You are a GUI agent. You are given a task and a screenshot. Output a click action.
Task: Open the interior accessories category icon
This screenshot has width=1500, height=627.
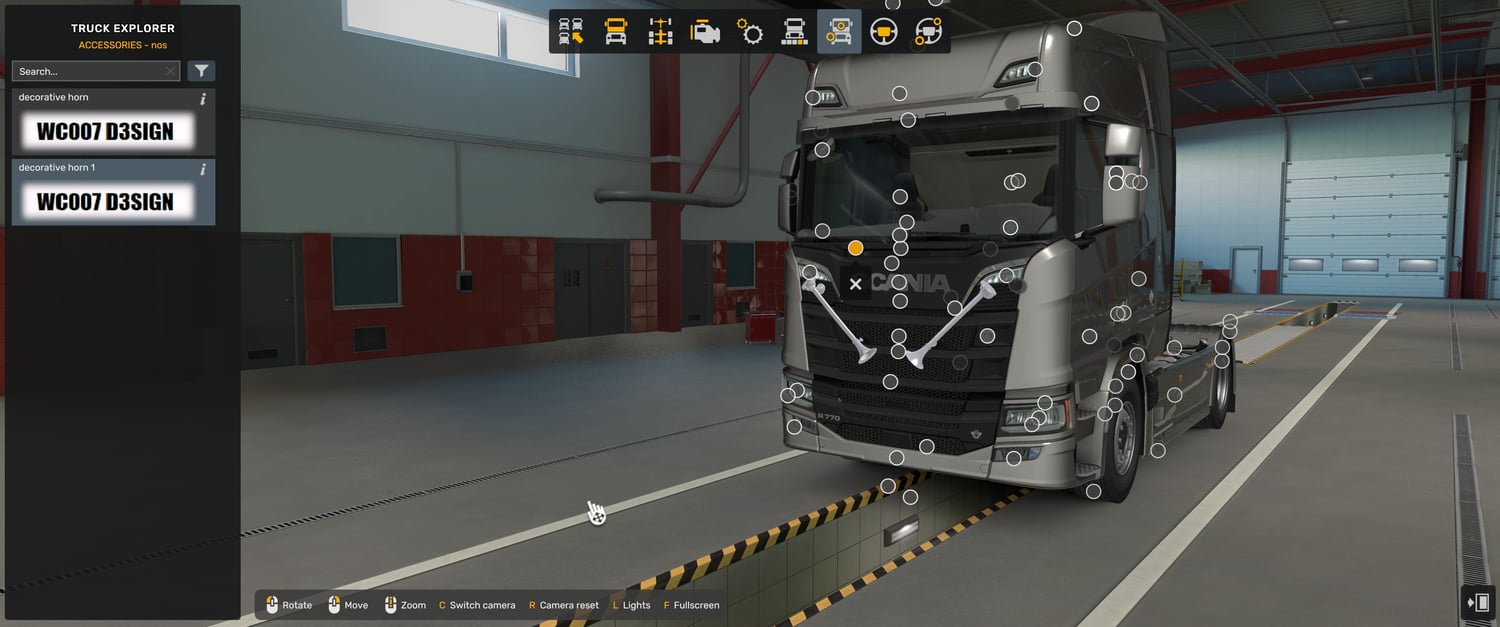coord(928,32)
